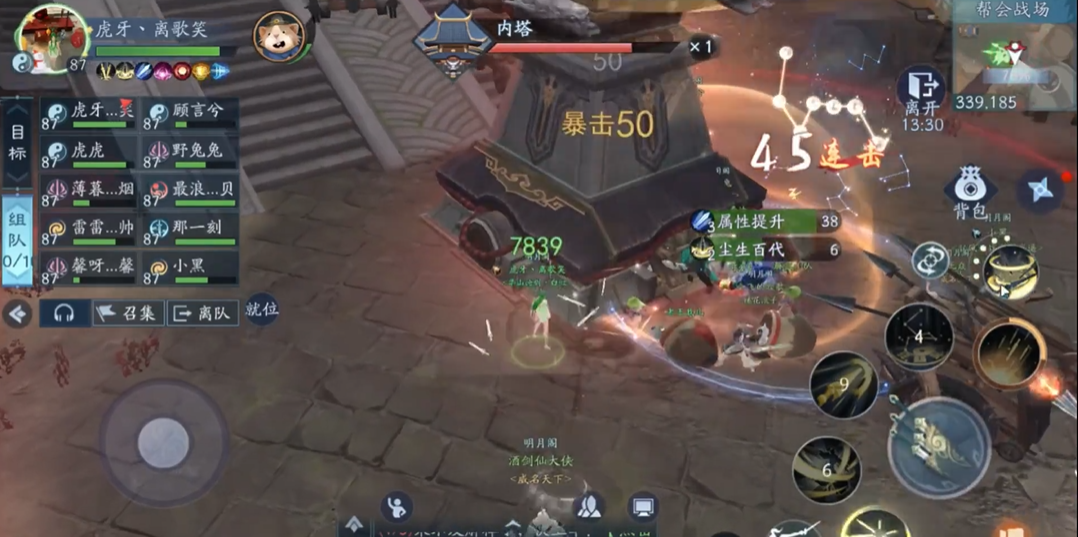Tap the 就位 ready button
This screenshot has width=1078, height=537.
262,309
